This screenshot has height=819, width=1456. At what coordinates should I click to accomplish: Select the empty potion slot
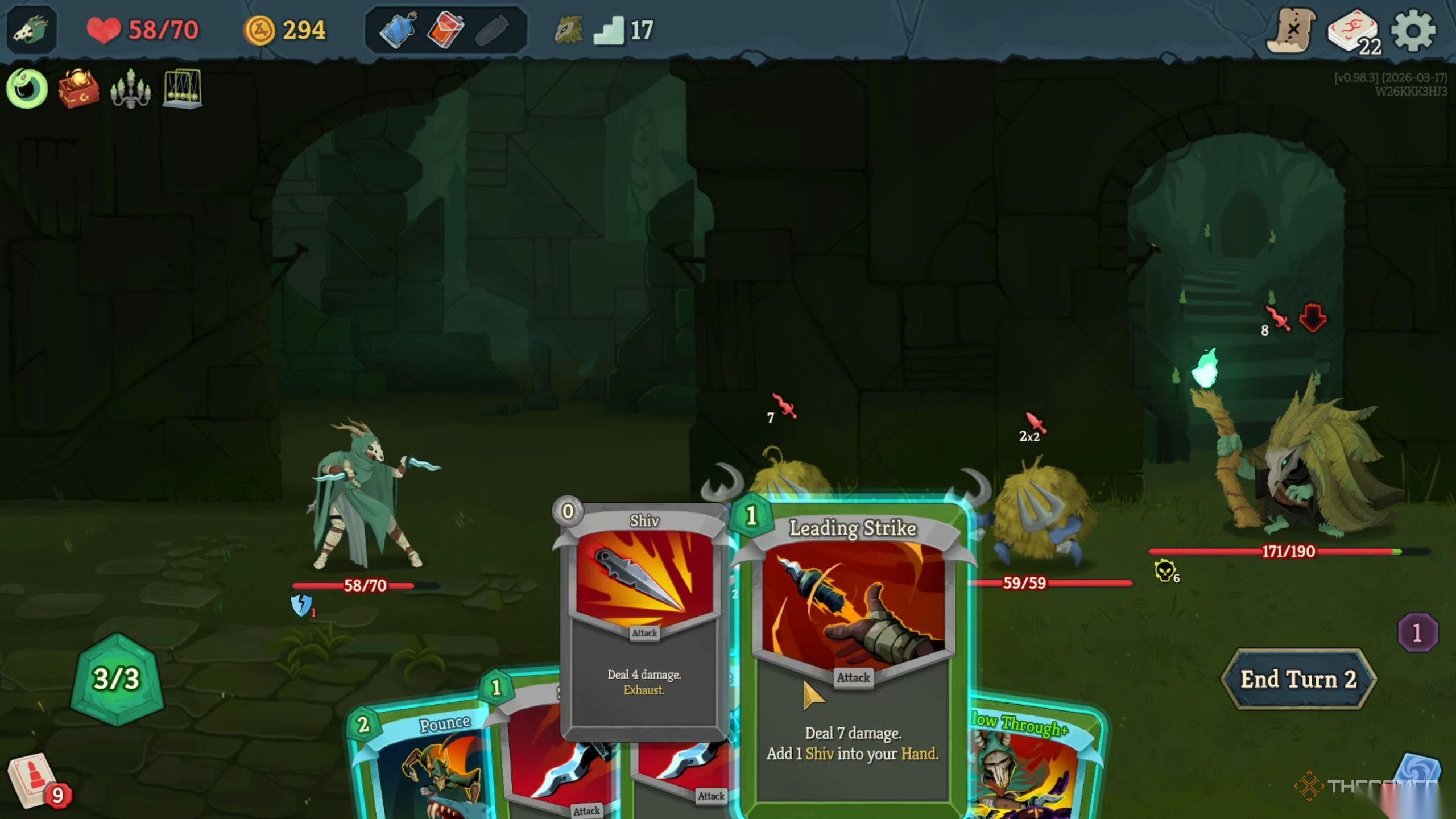click(x=491, y=30)
